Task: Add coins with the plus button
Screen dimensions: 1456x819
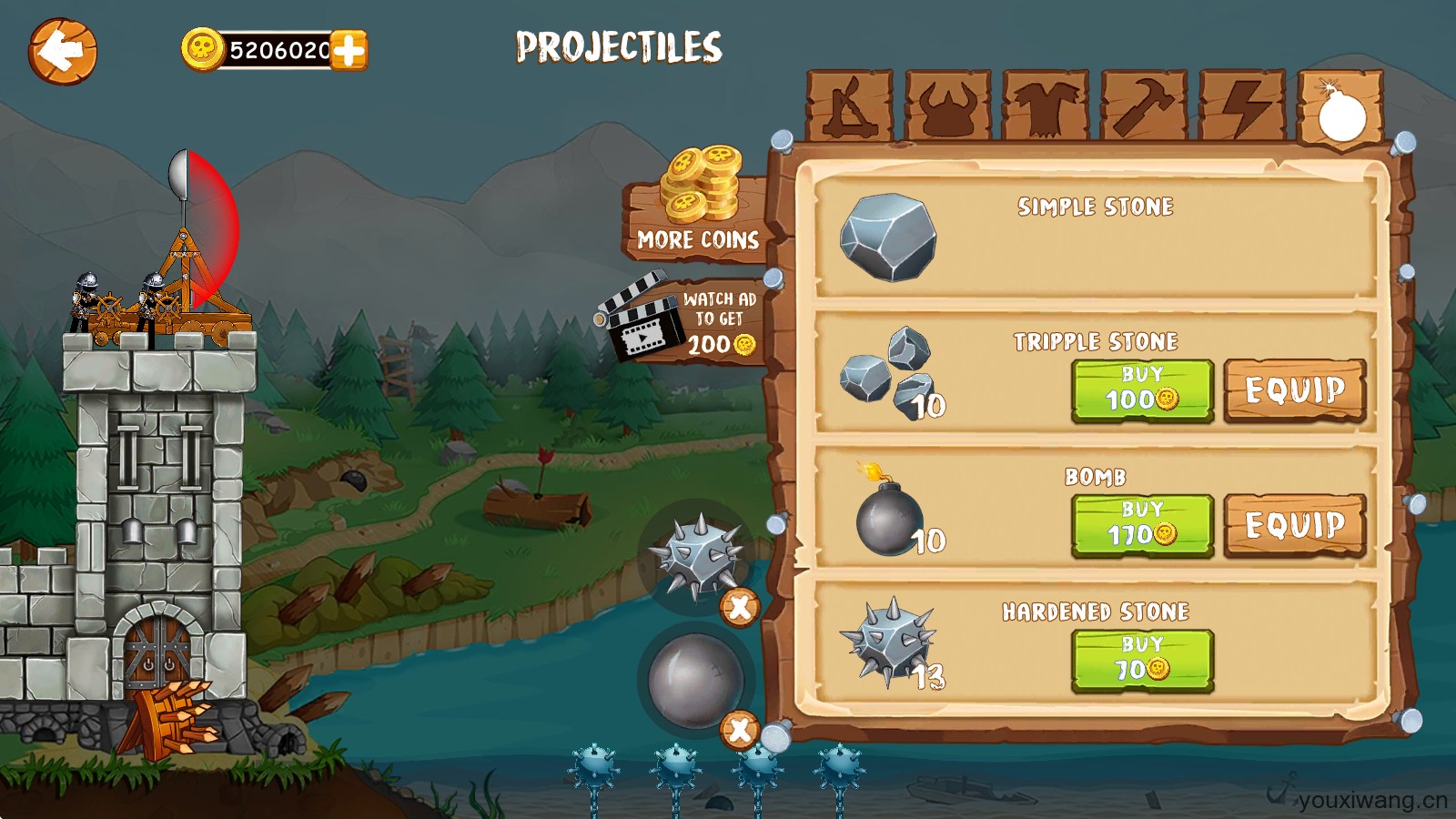Action: (349, 50)
